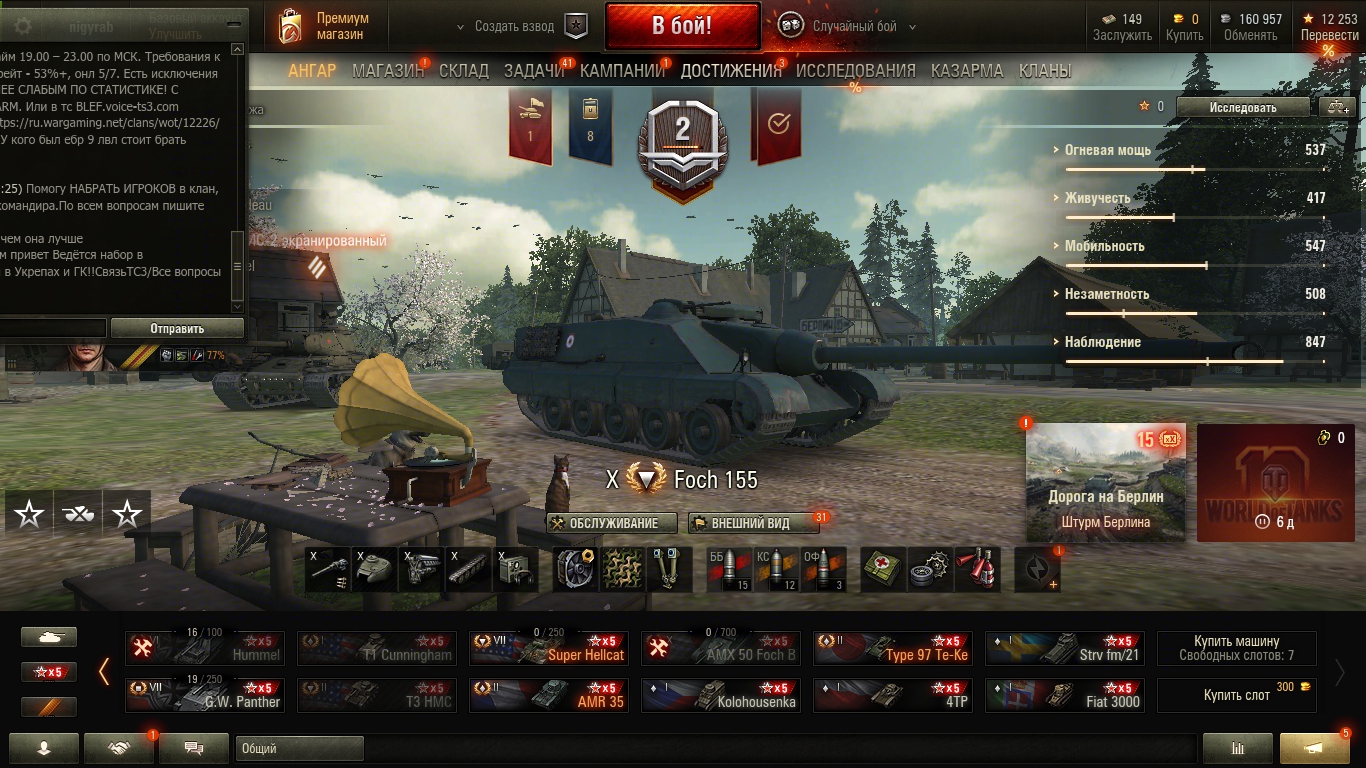Open the Дорога на Берлин event banner
This screenshot has width=1366, height=768.
pyautogui.click(x=1105, y=482)
